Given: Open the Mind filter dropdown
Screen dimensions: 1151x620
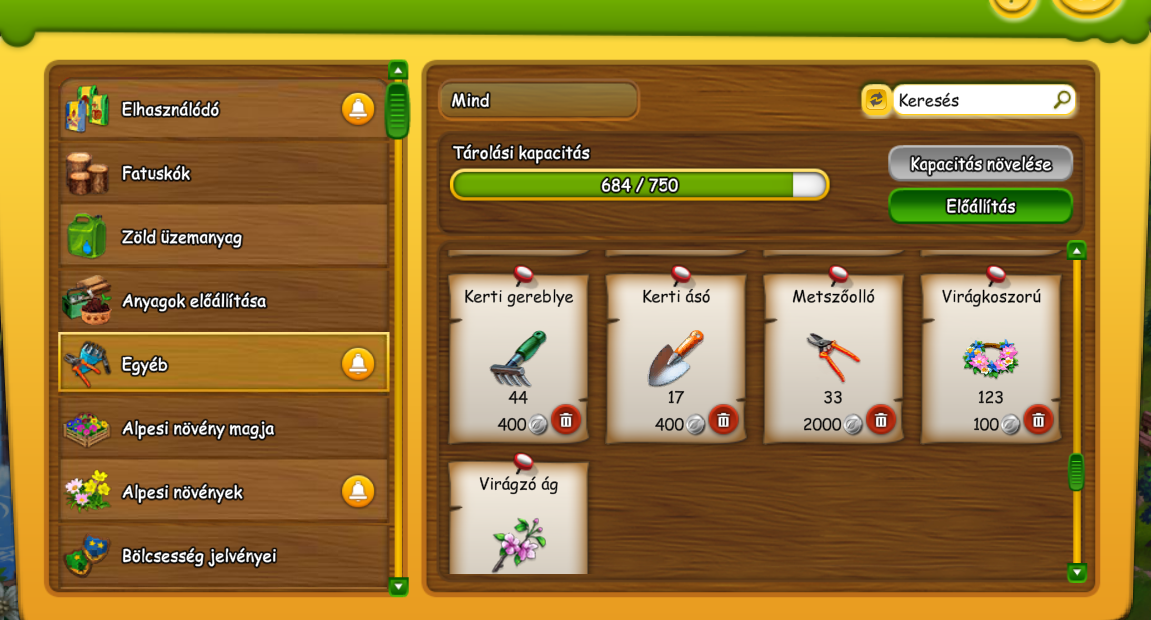Looking at the screenshot, I should [x=538, y=100].
